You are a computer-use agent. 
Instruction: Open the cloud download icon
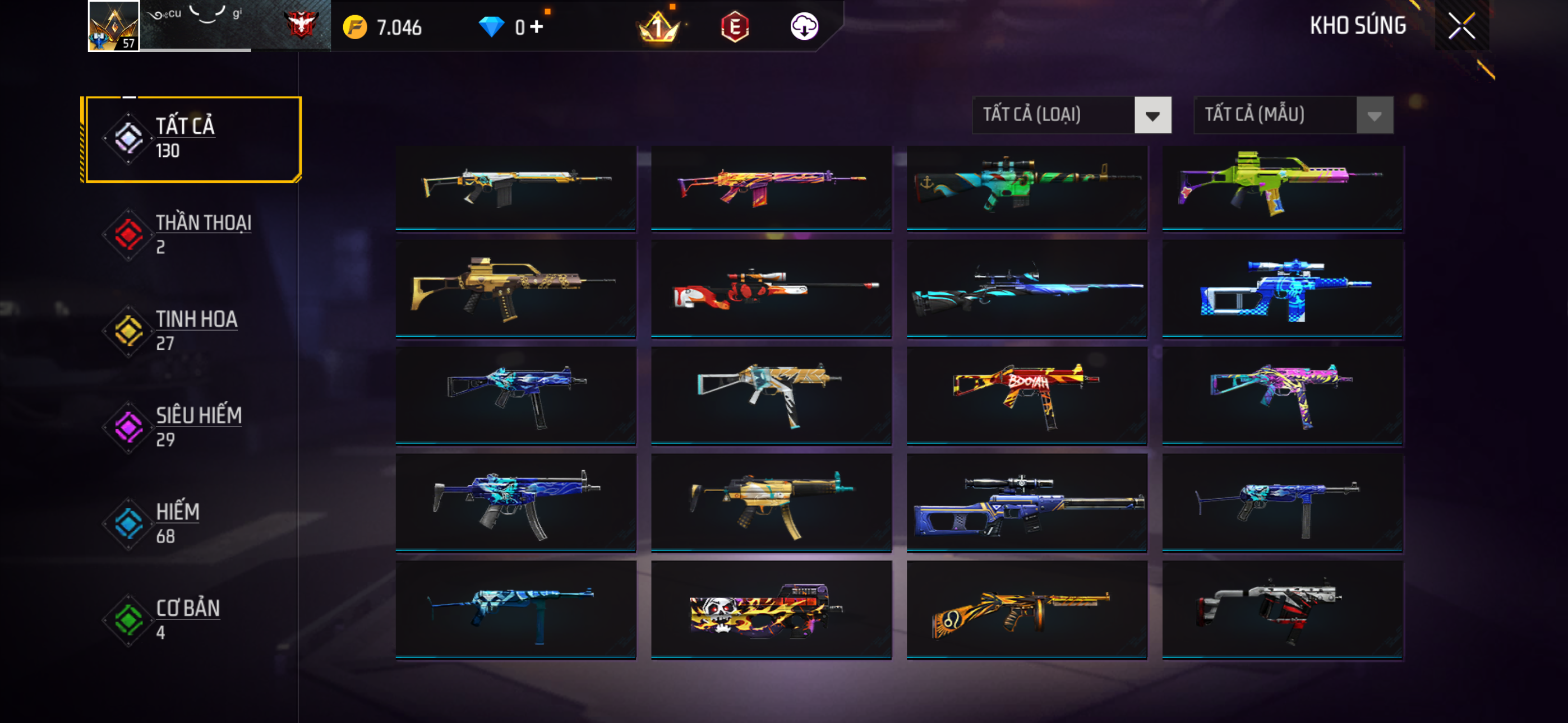tap(804, 27)
